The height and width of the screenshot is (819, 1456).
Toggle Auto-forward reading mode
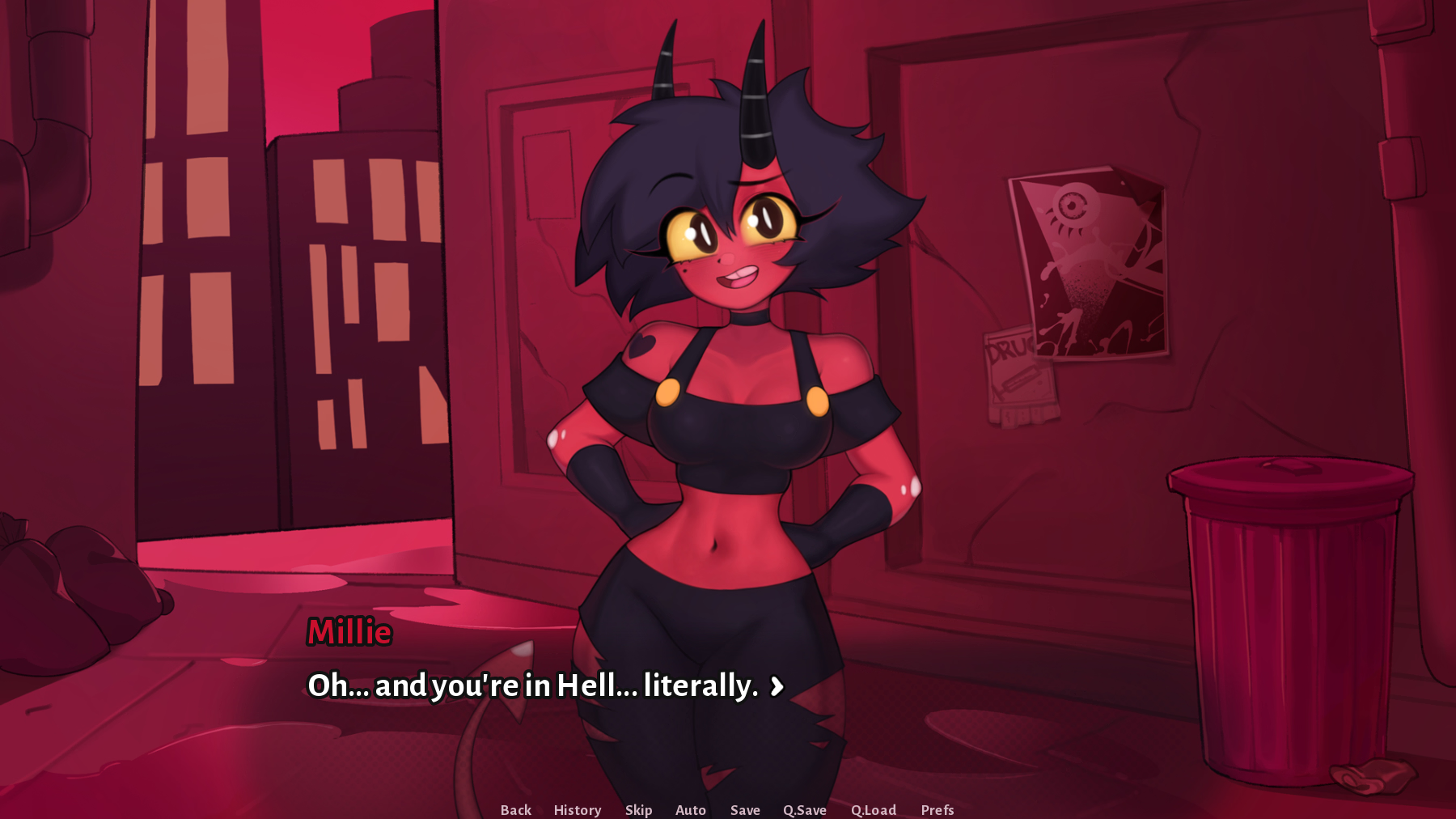coord(690,809)
